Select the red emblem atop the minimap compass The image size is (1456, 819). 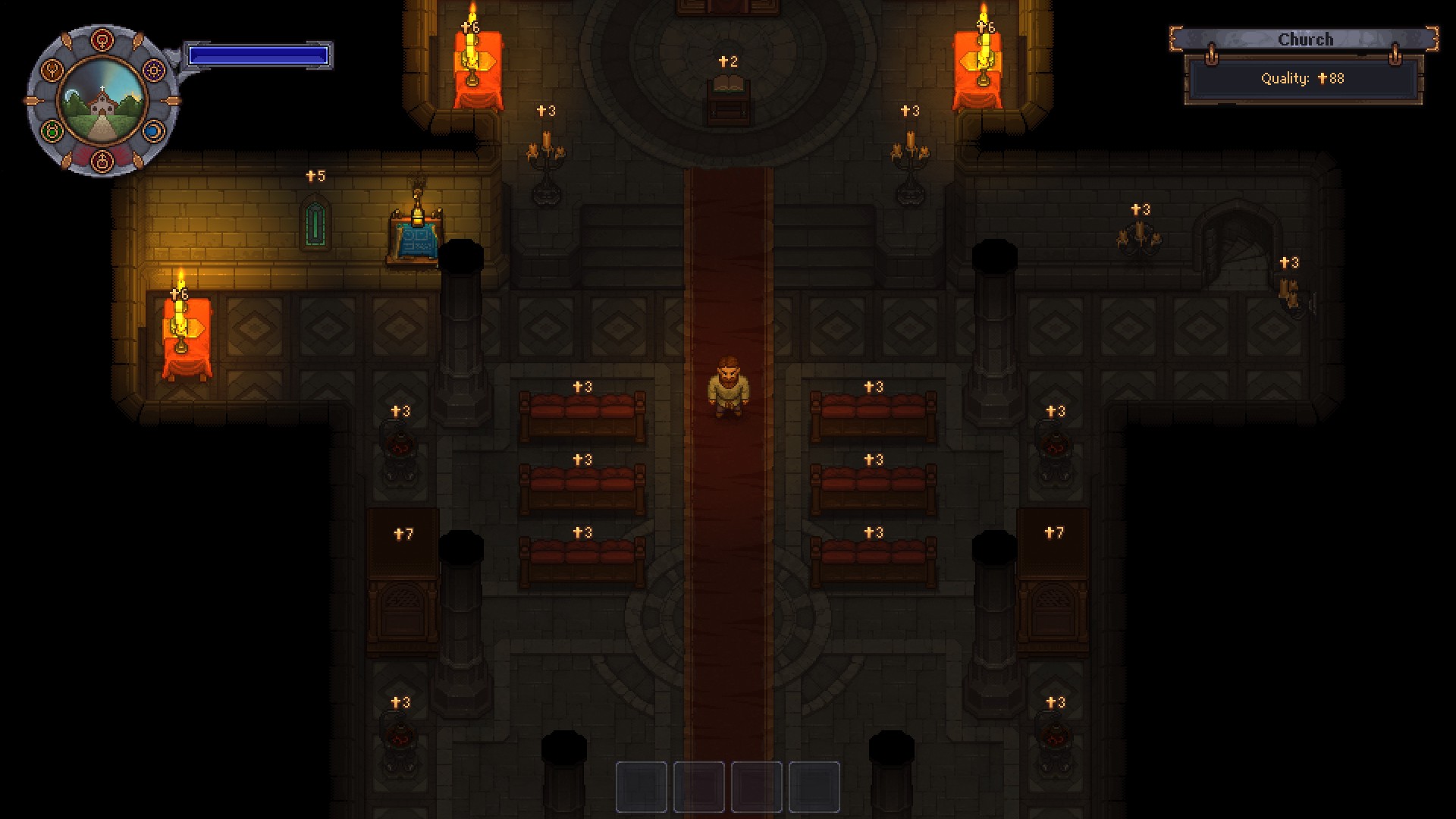tap(102, 39)
